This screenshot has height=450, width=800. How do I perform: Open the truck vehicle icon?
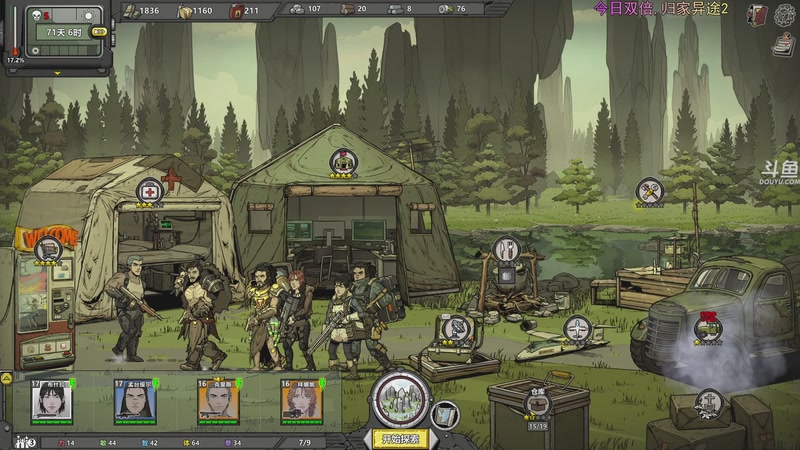click(x=709, y=327)
